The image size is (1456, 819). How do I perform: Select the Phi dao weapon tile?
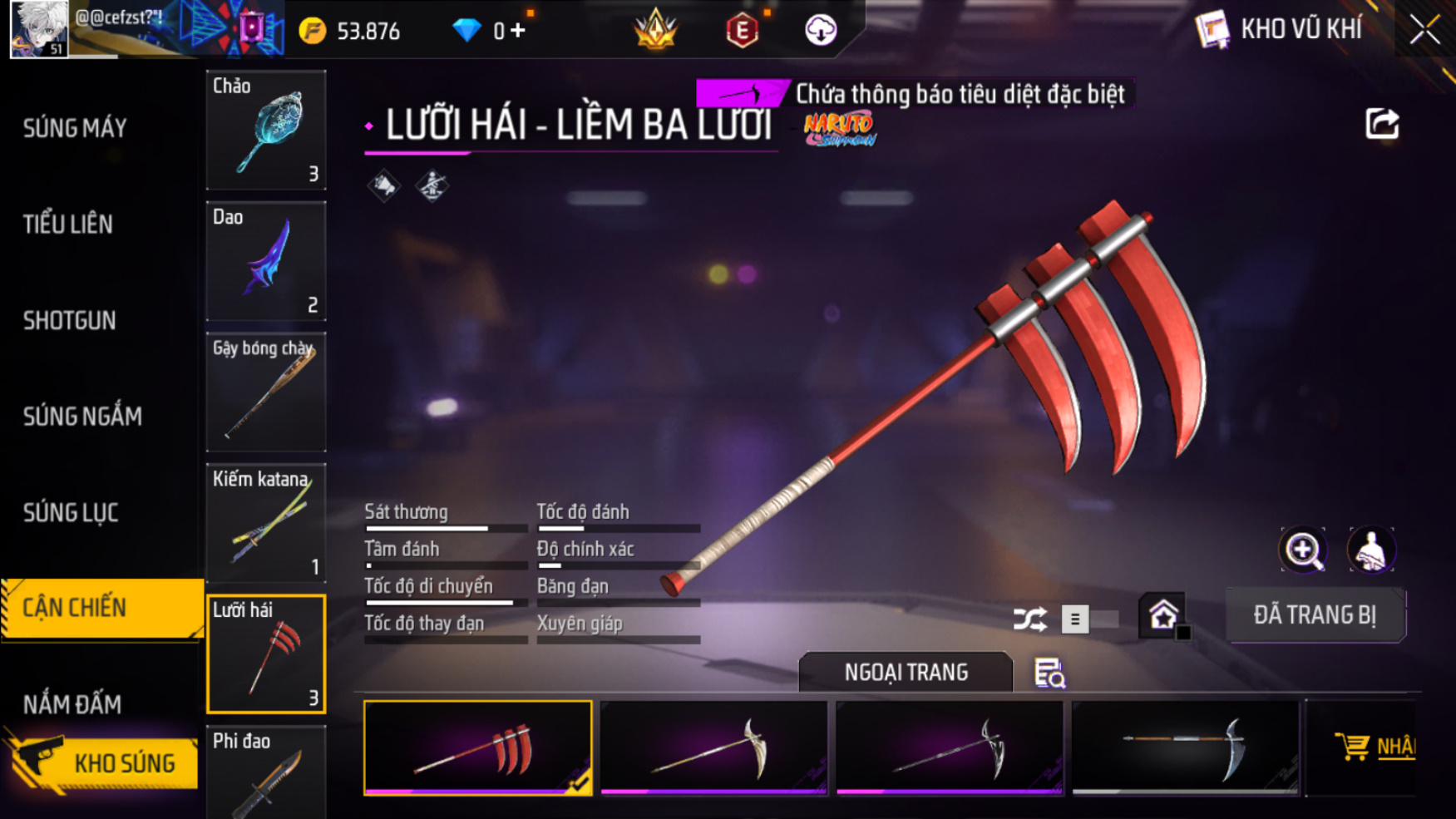(266, 773)
